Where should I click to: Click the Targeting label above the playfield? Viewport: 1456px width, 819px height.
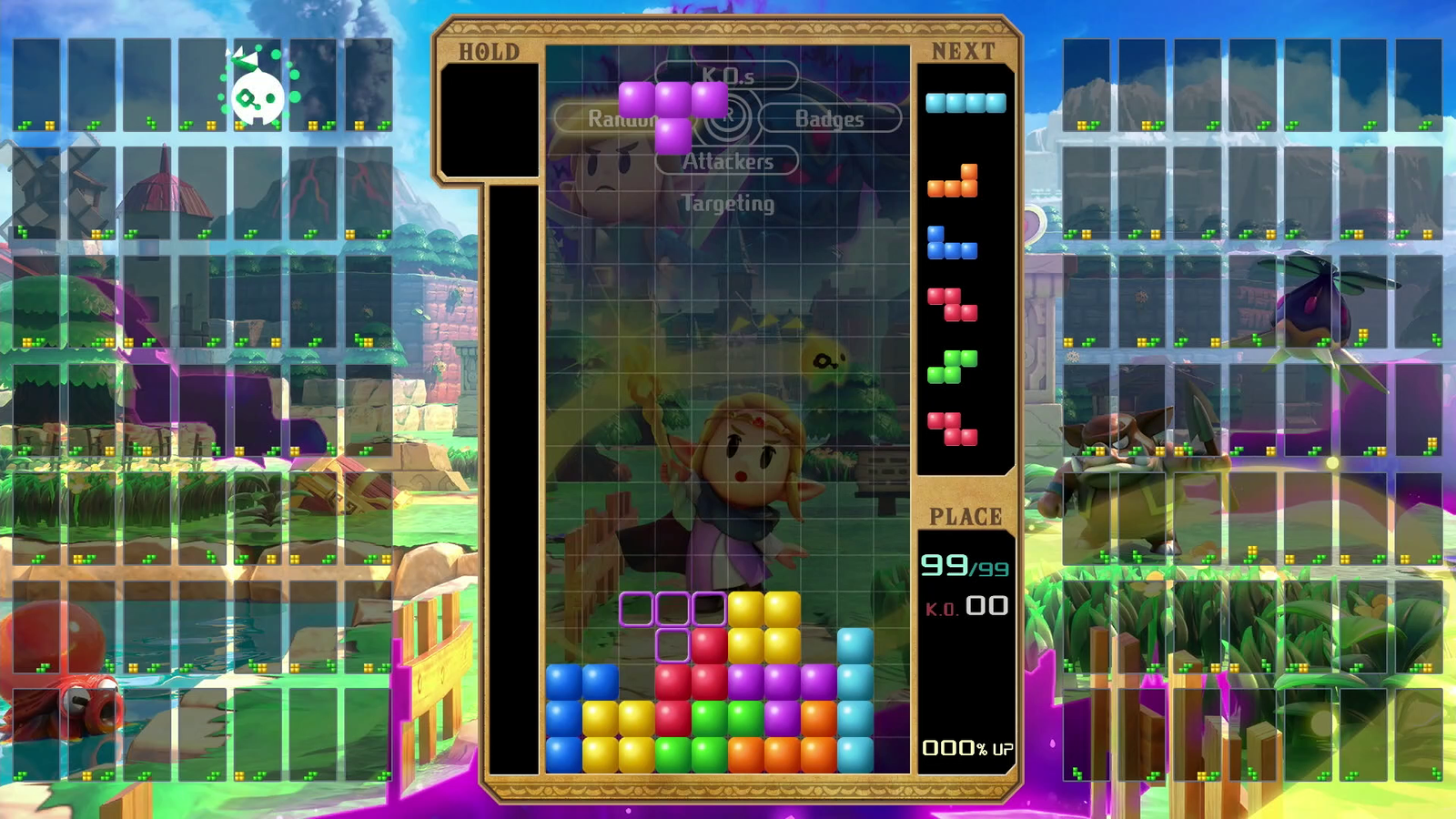pos(728,204)
